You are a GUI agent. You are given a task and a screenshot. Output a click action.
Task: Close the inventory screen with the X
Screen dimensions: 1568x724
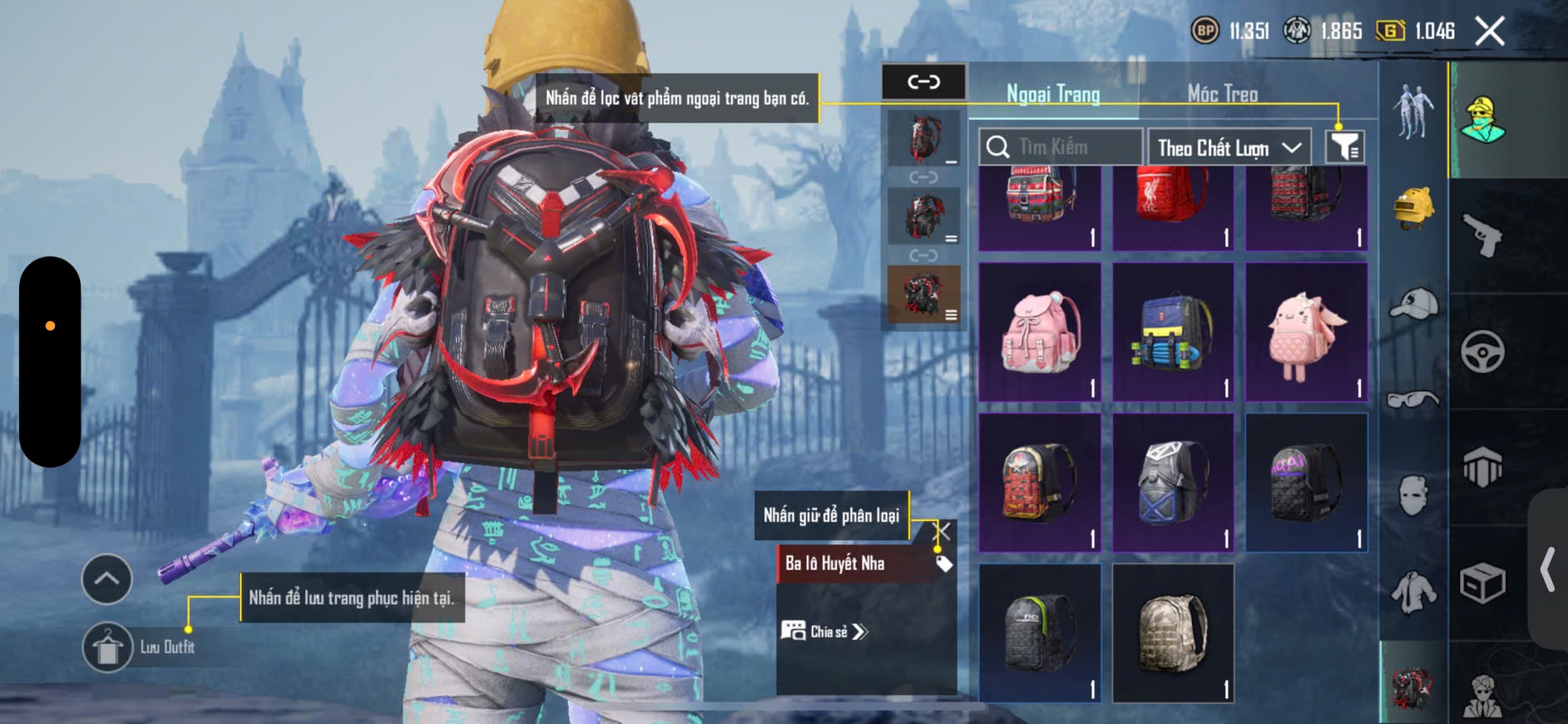click(x=1489, y=32)
